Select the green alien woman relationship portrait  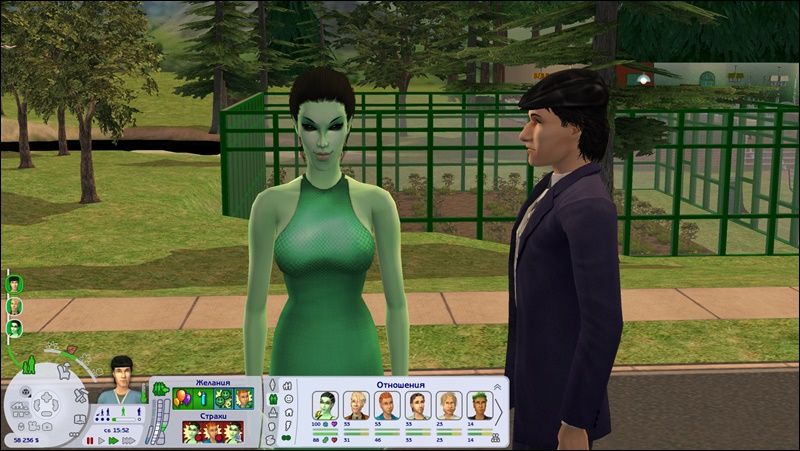coord(327,405)
